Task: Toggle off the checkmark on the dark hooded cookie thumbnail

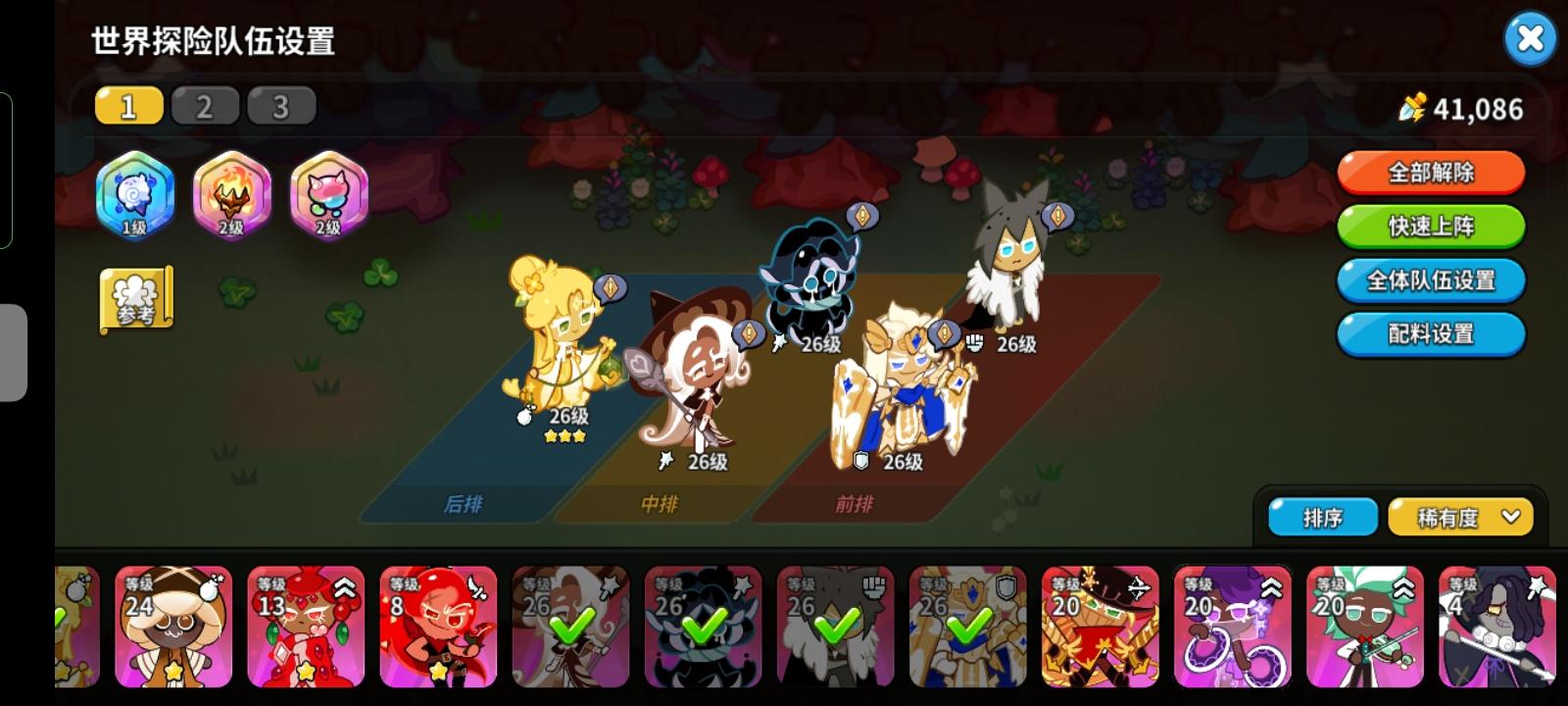Action: 704,625
